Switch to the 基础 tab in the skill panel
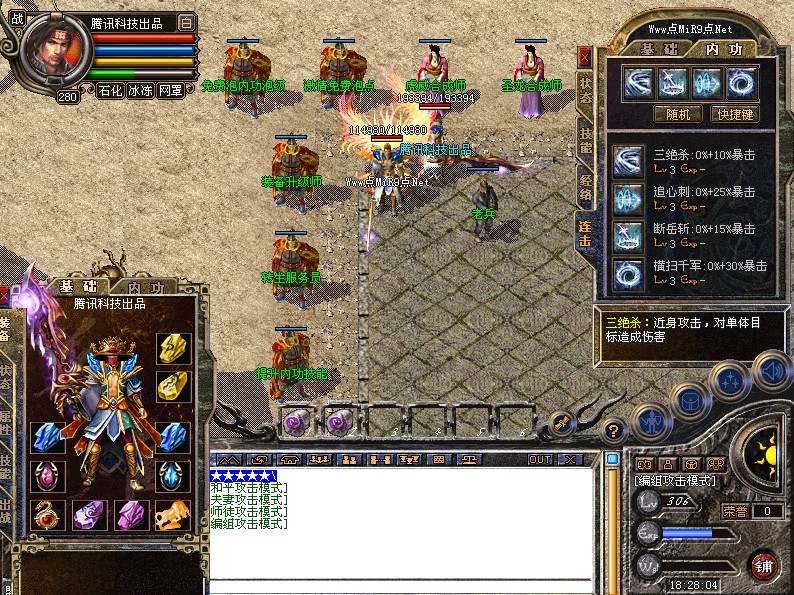The image size is (794, 595). tap(653, 48)
